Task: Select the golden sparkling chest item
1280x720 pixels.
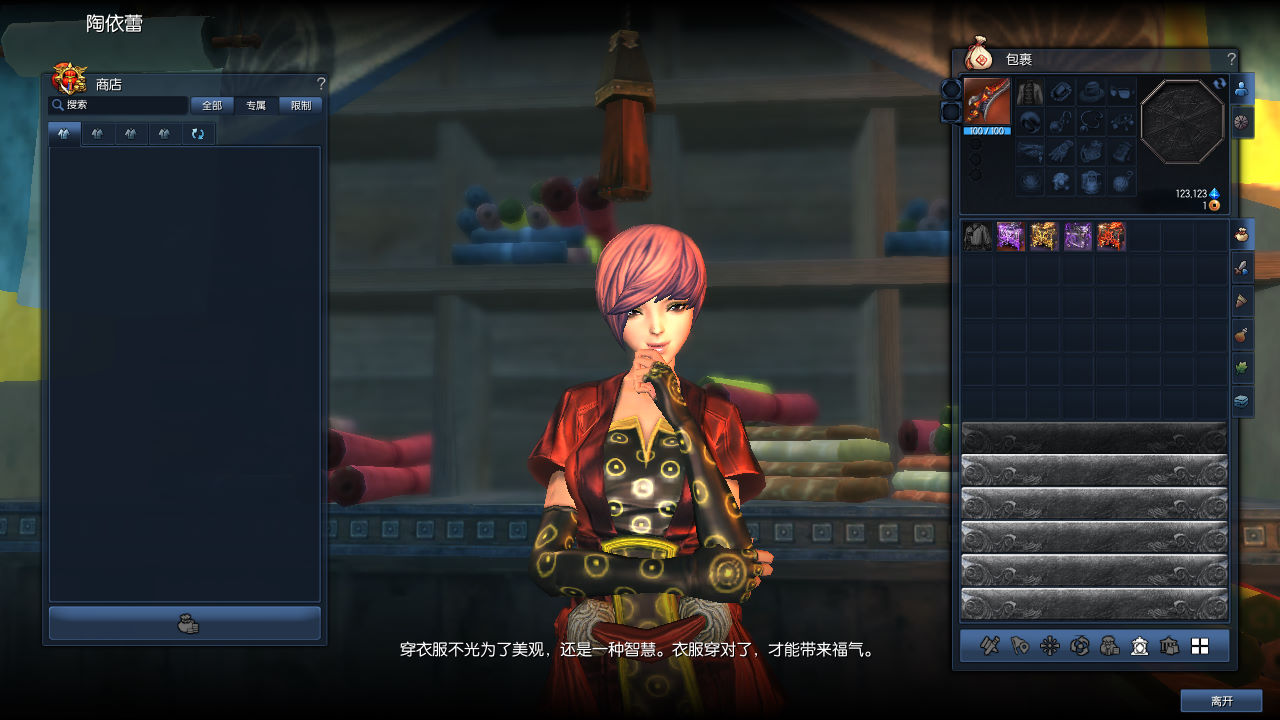Action: (x=1044, y=237)
